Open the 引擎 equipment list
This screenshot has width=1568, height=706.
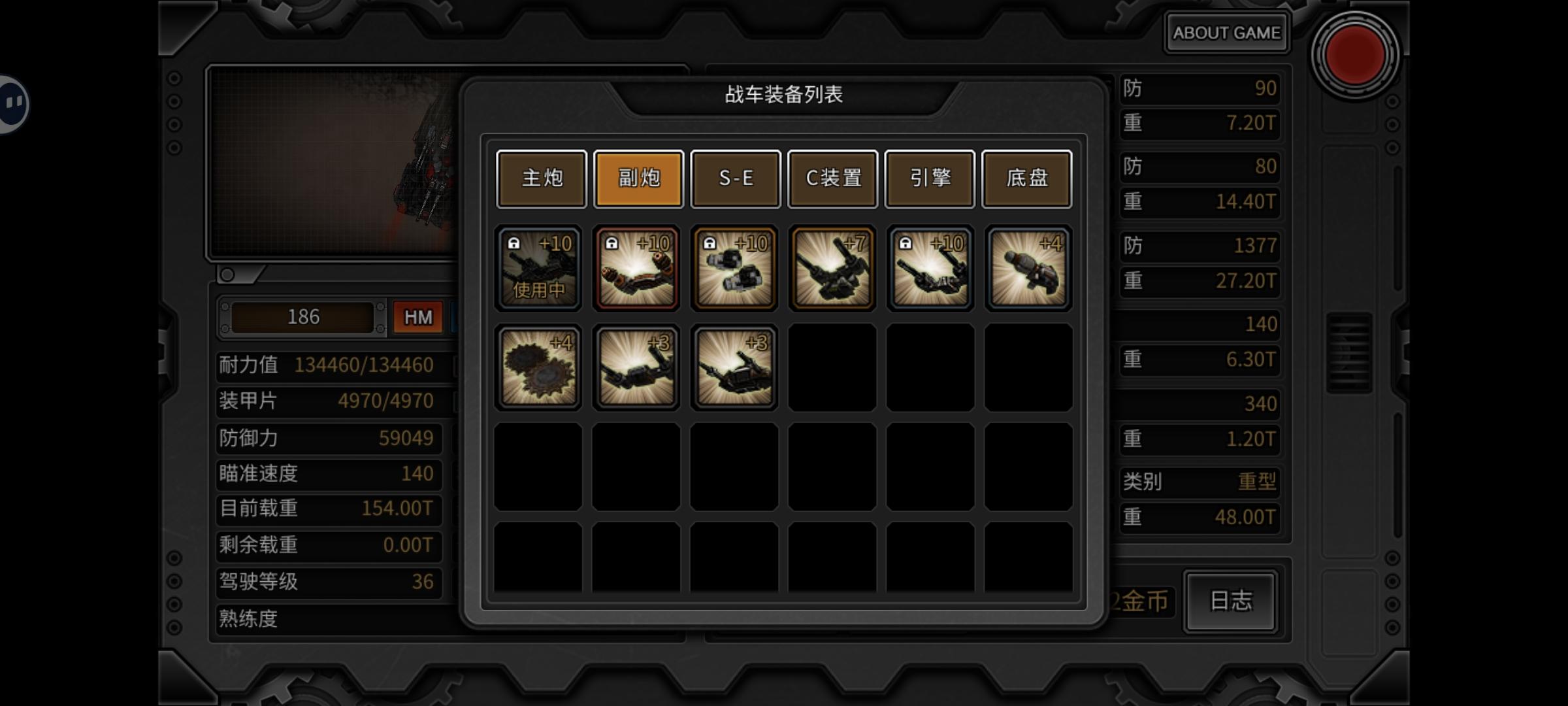(x=930, y=178)
